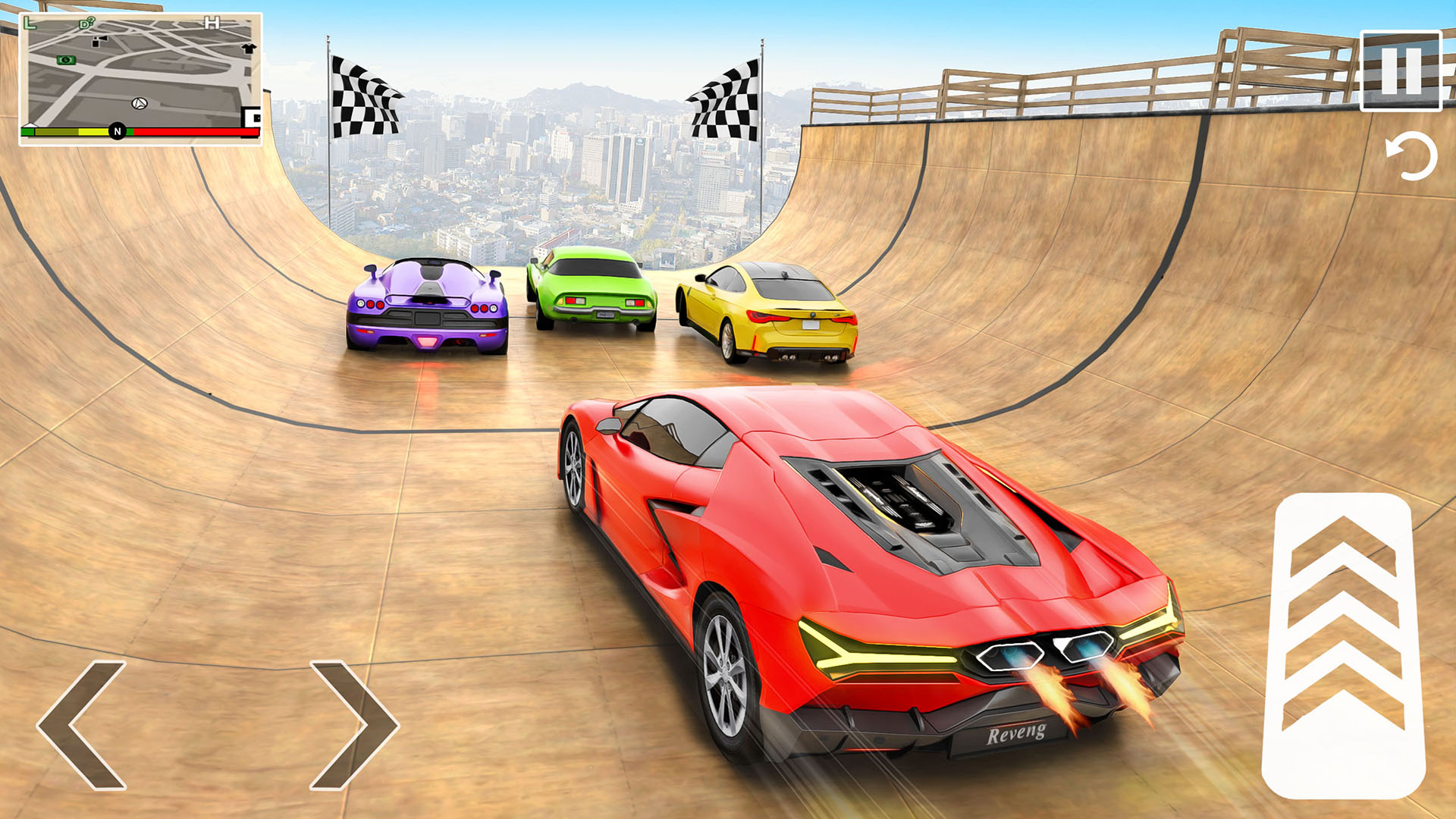Image resolution: width=1456 pixels, height=819 pixels.
Task: Click the L marker on the minimap
Action: [29, 23]
